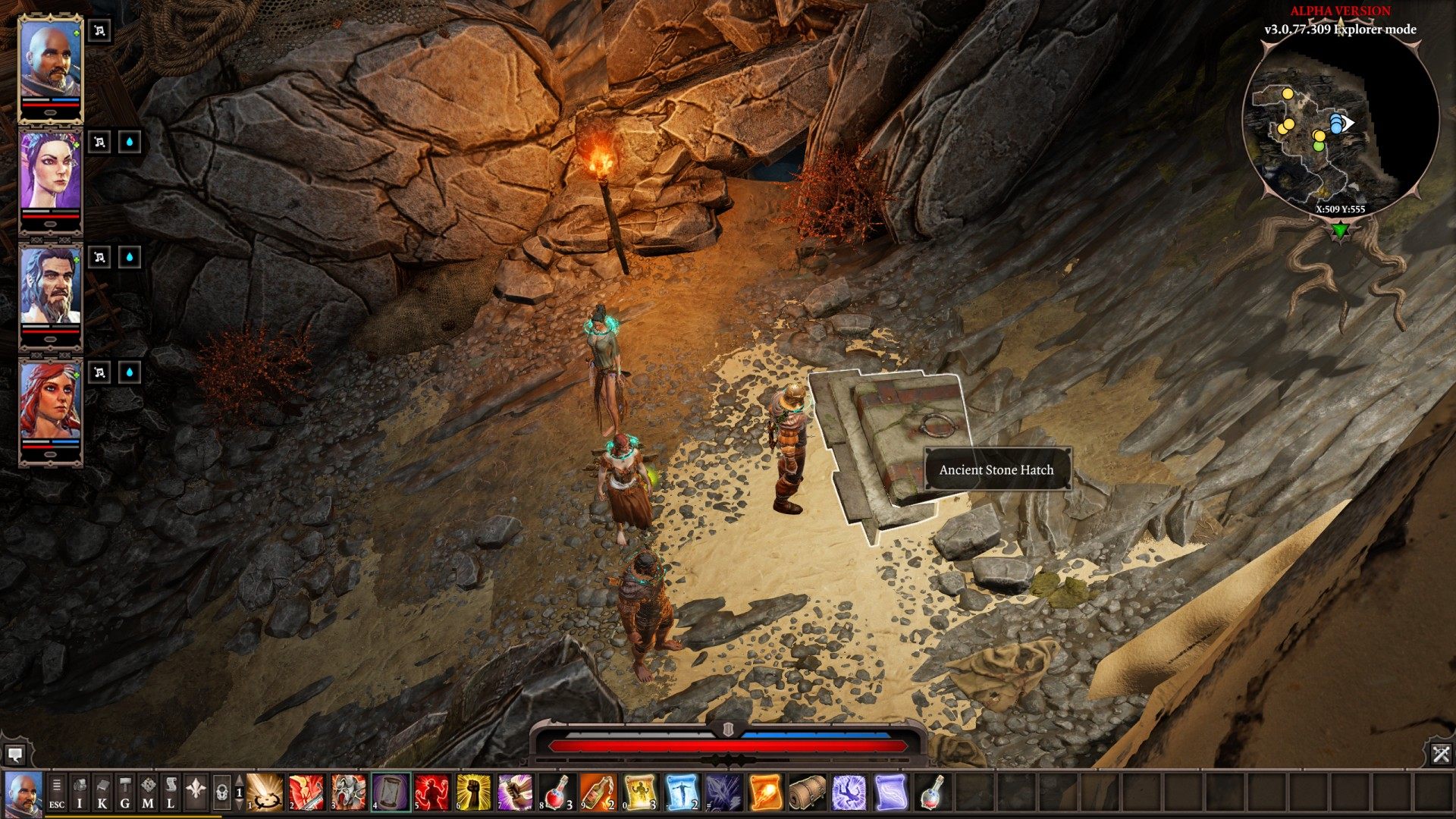Open the ESC game menu button

(57, 792)
